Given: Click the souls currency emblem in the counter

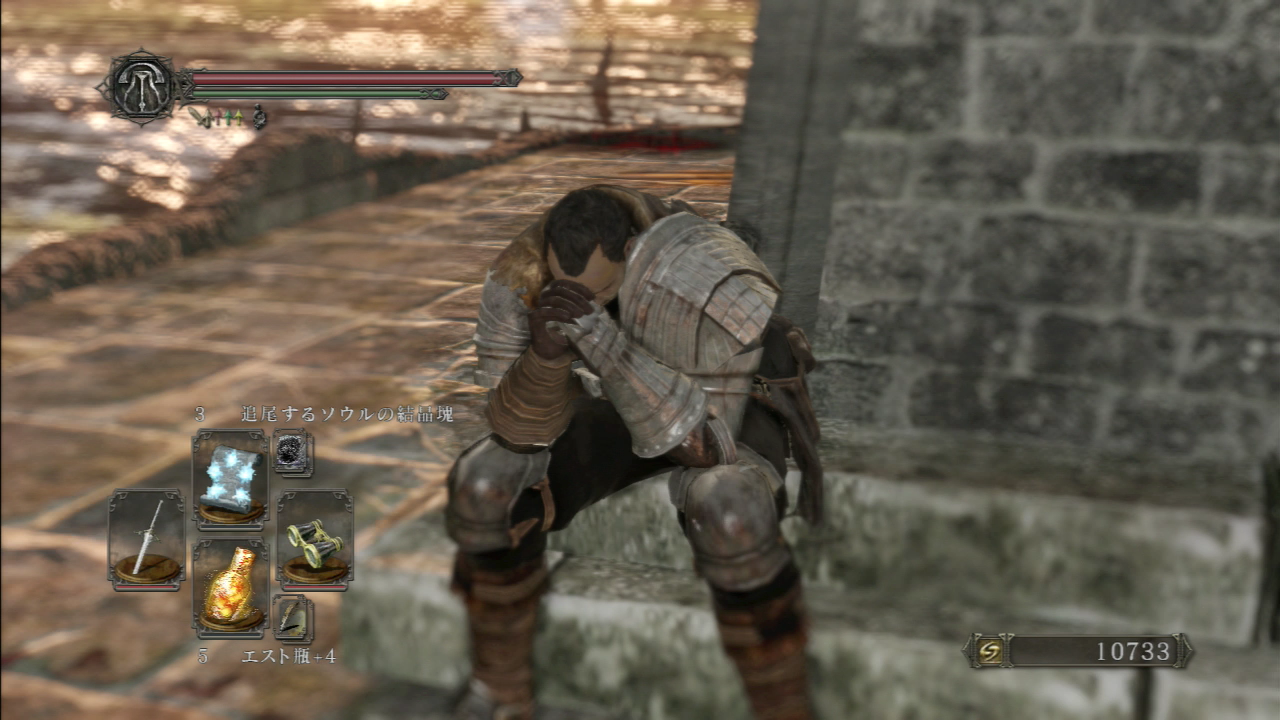Looking at the screenshot, I should pyautogui.click(x=988, y=649).
